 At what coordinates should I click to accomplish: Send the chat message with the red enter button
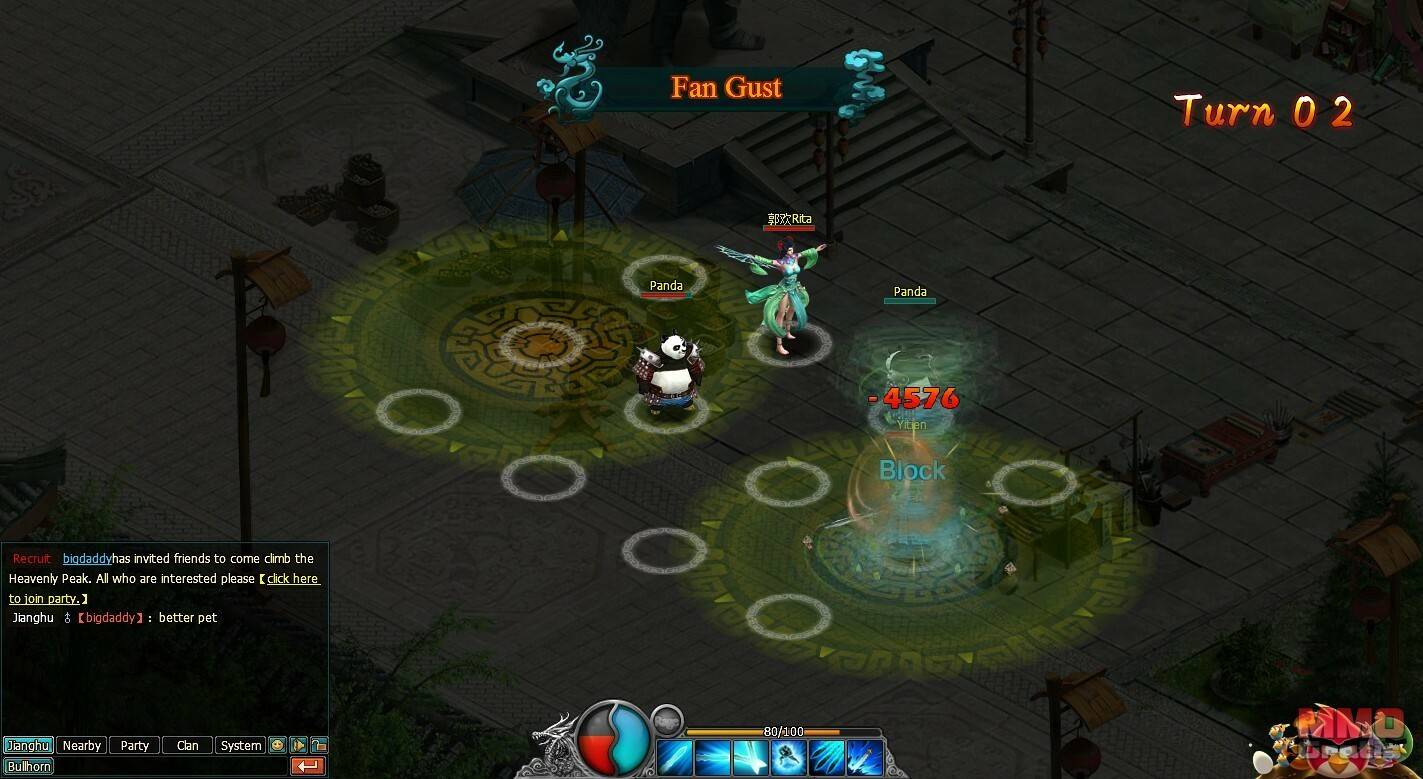coord(308,766)
